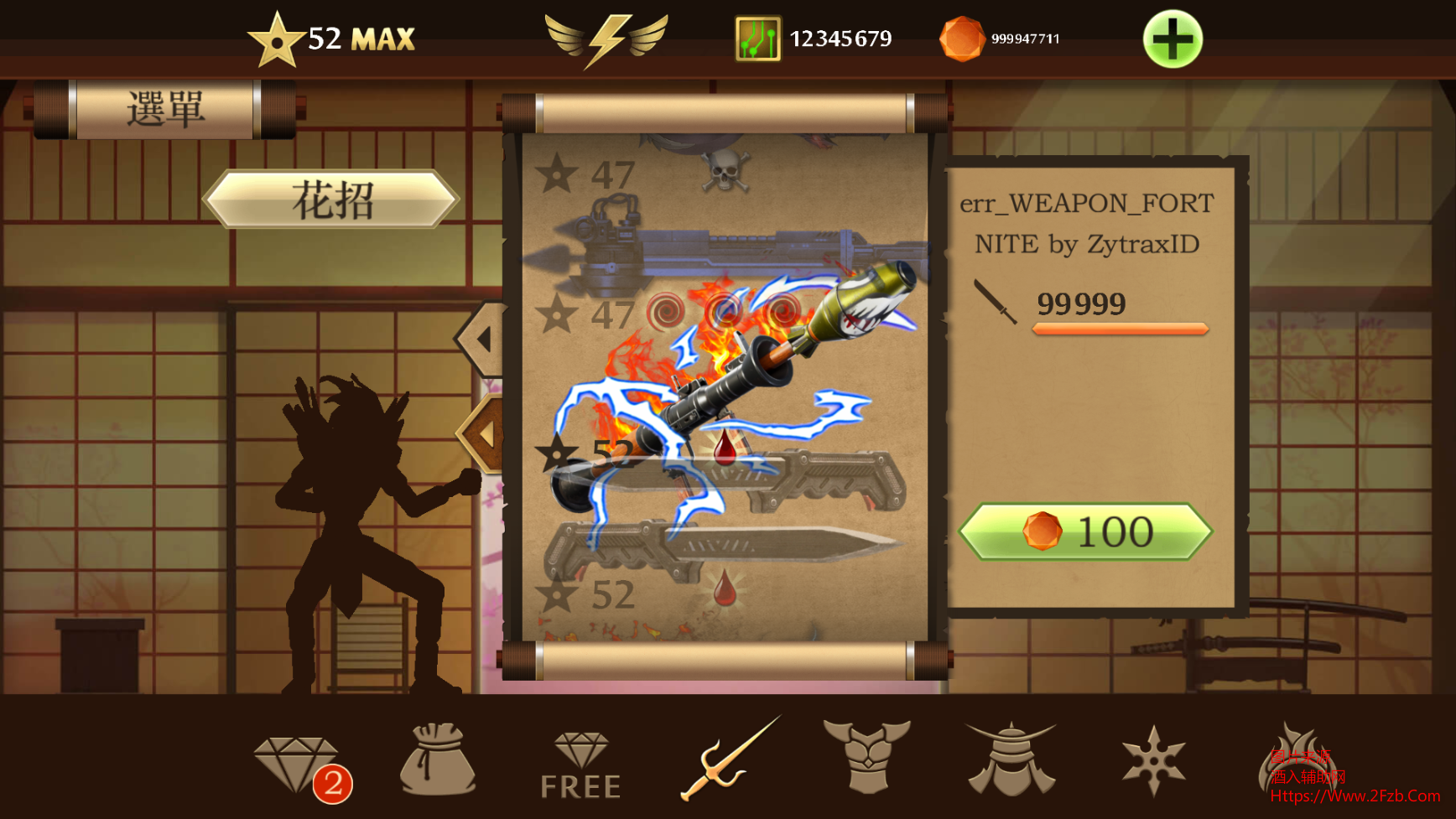Open the winged lightning energy icon

[606, 39]
